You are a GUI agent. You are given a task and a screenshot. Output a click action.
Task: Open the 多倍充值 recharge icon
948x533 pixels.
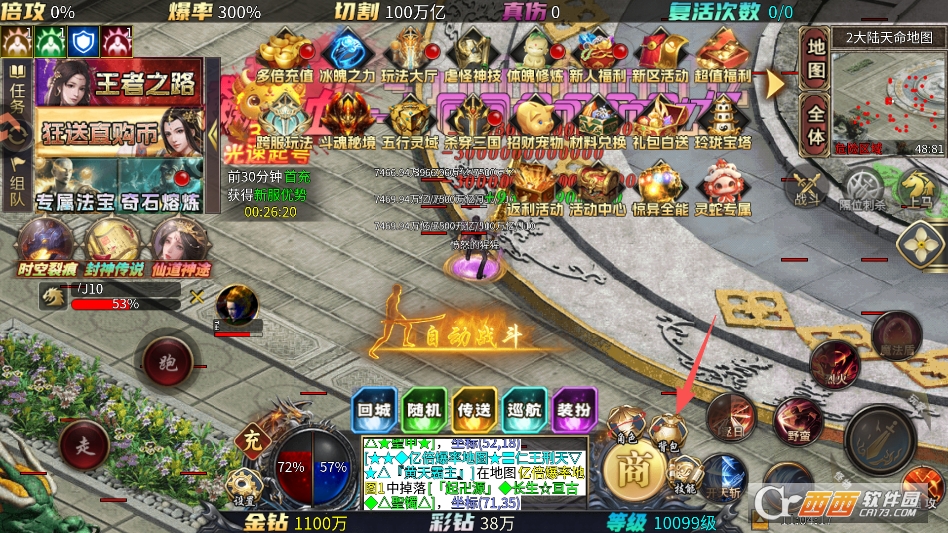coord(284,55)
